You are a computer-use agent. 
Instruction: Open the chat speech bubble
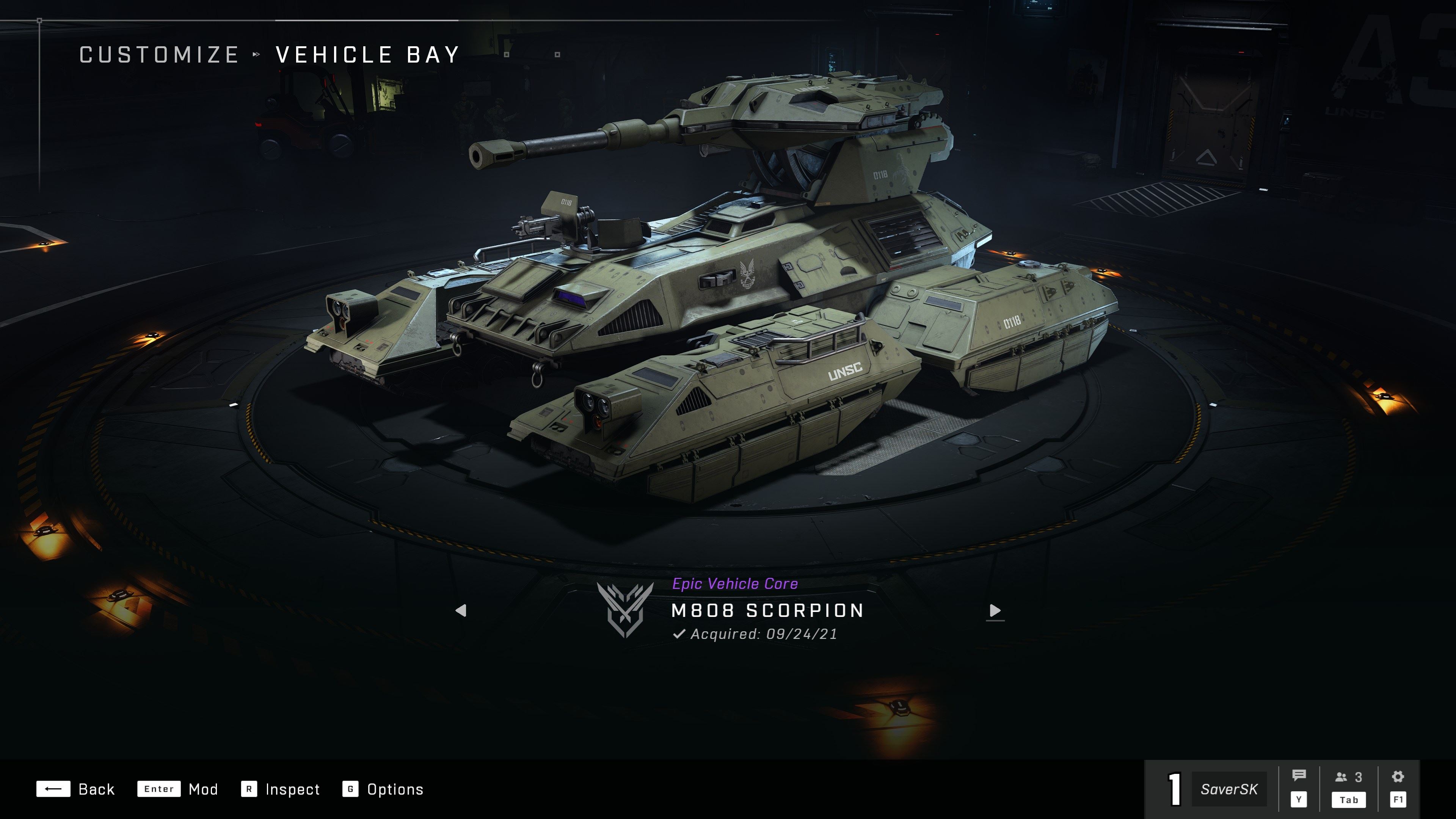(x=1299, y=776)
